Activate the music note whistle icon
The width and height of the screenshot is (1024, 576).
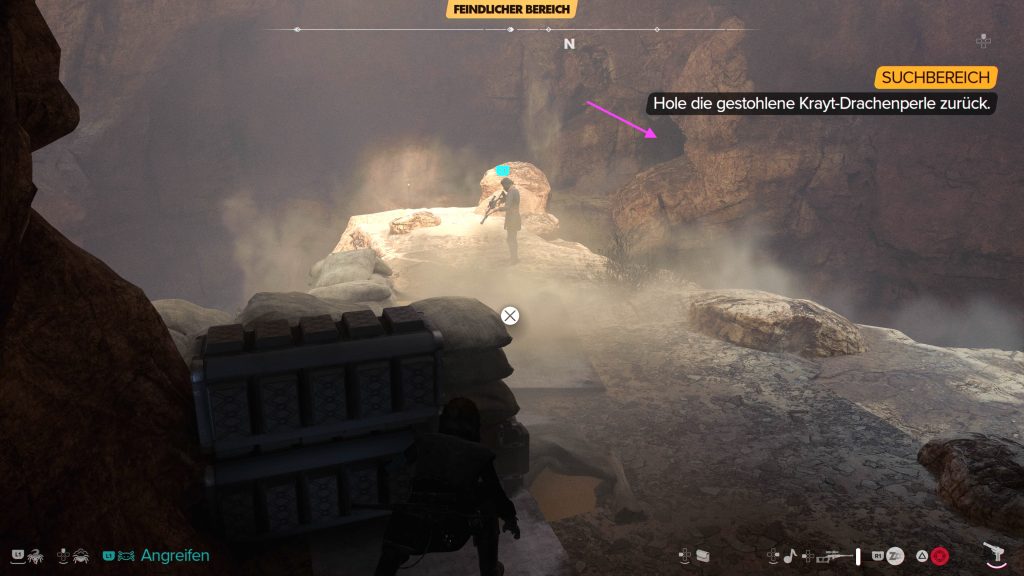tap(789, 554)
